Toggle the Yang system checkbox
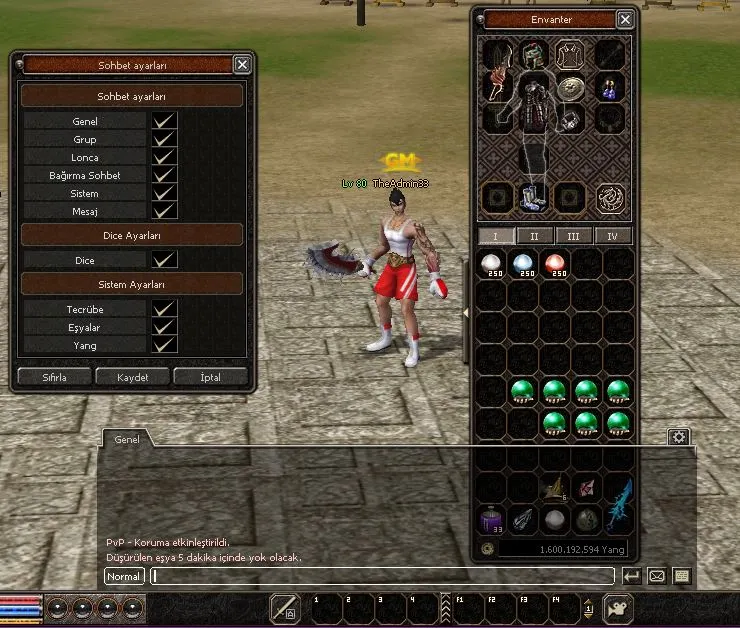Viewport: 740px width, 628px height. [x=164, y=345]
